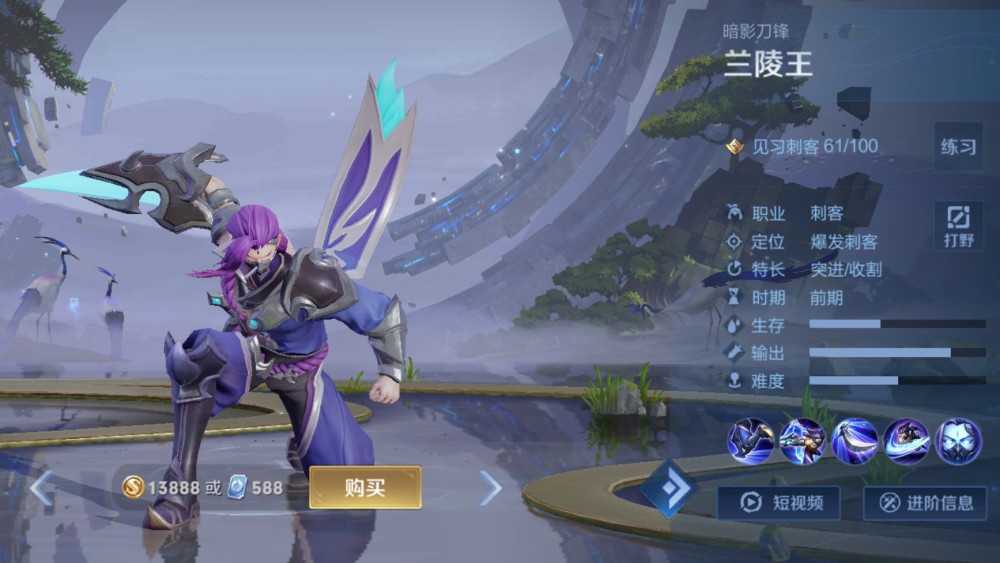View the lightning dash skill icon
The image size is (1000, 563).
[802, 441]
